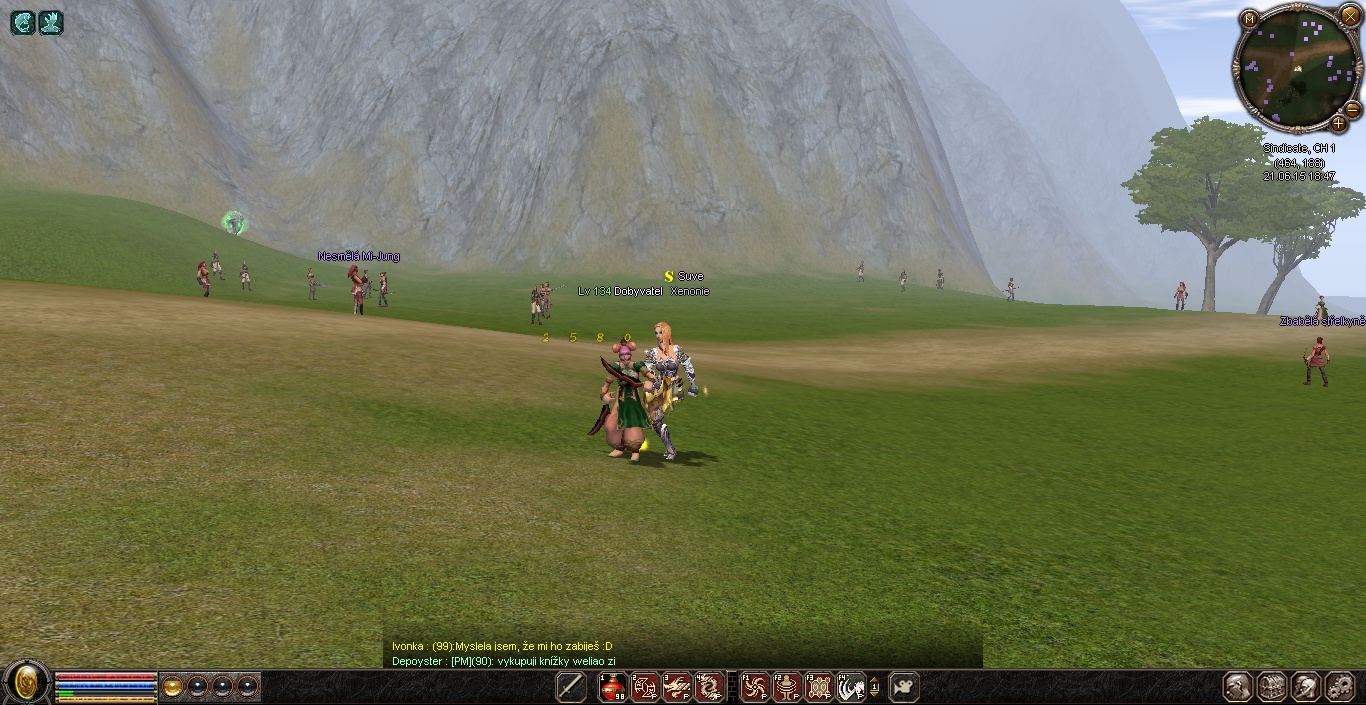Activate the skill in quickslot 2
This screenshot has height=705, width=1366.
point(645,687)
